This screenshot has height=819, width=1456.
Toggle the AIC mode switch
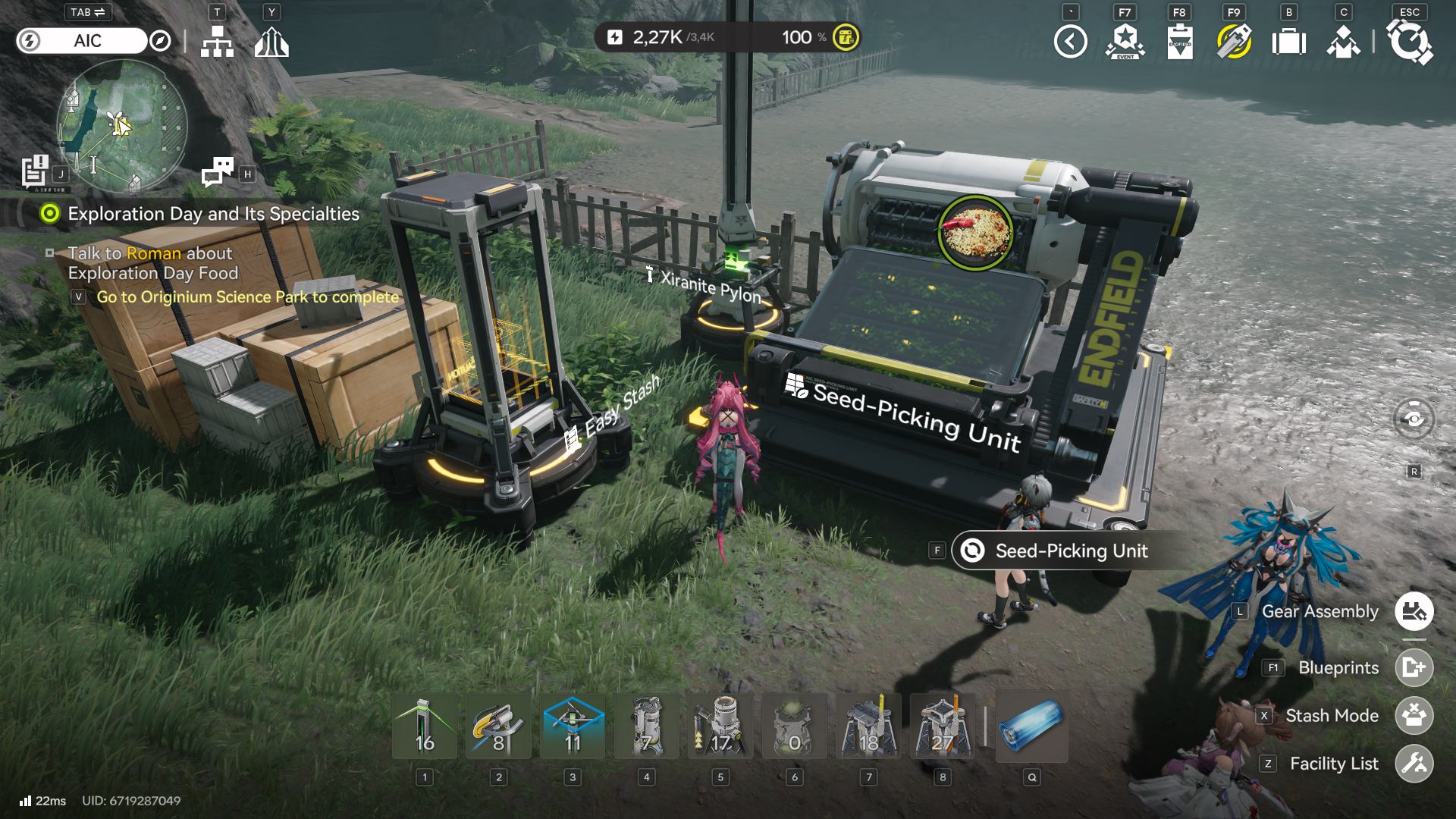(82, 41)
